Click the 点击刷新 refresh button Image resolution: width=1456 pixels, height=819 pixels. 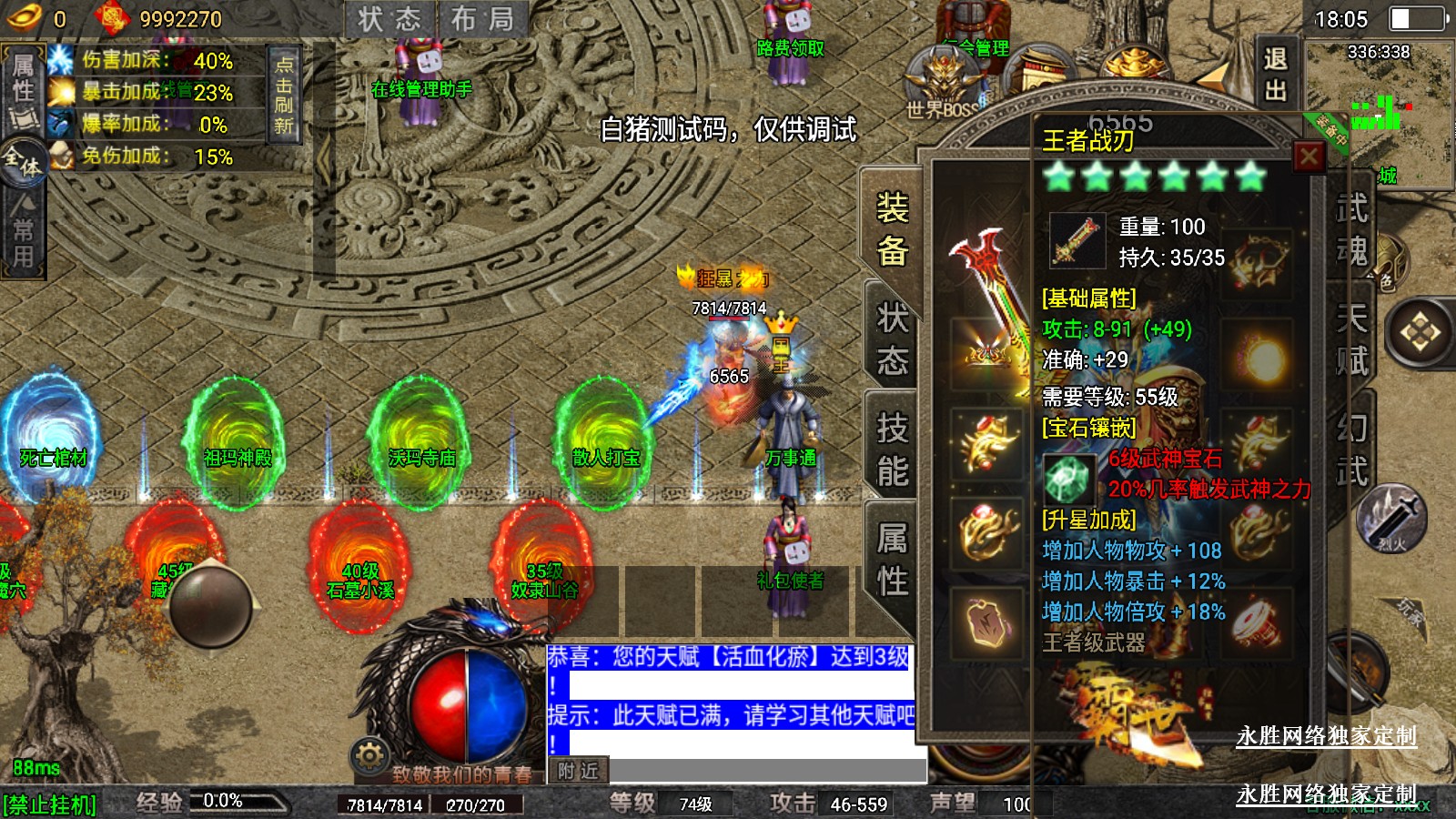(284, 94)
